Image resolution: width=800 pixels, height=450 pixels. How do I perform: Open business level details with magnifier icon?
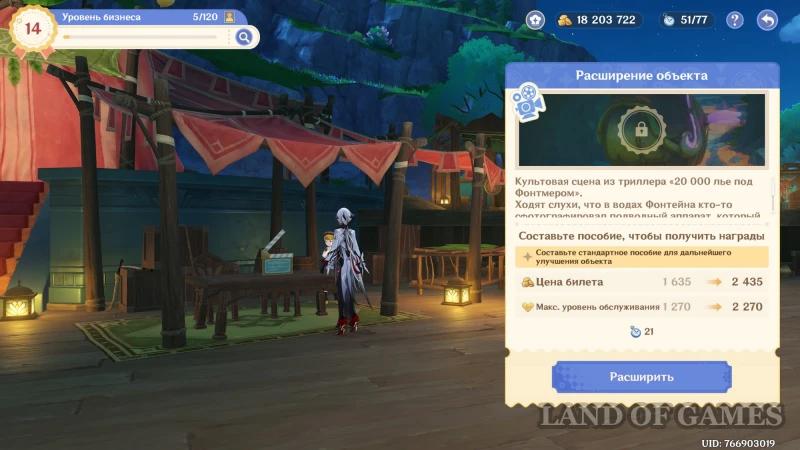point(243,37)
